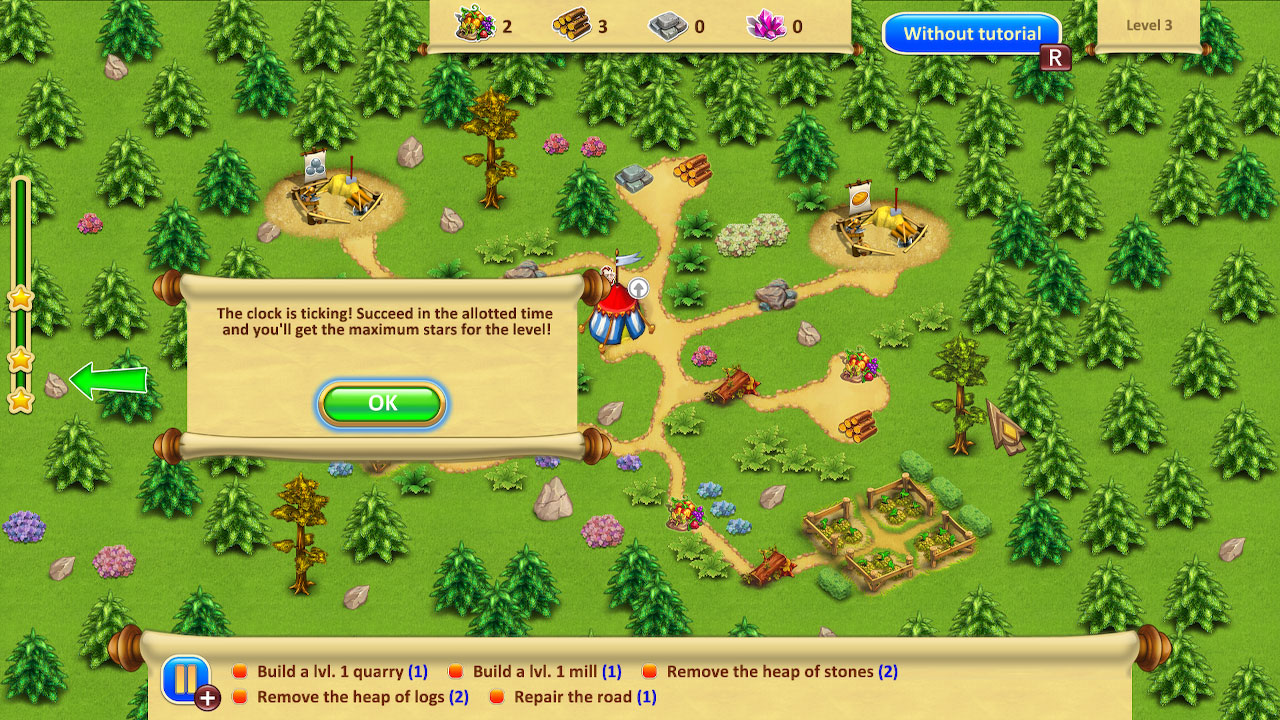Click the red R icon under Without tutorial
Viewport: 1280px width, 720px height.
(x=1055, y=57)
